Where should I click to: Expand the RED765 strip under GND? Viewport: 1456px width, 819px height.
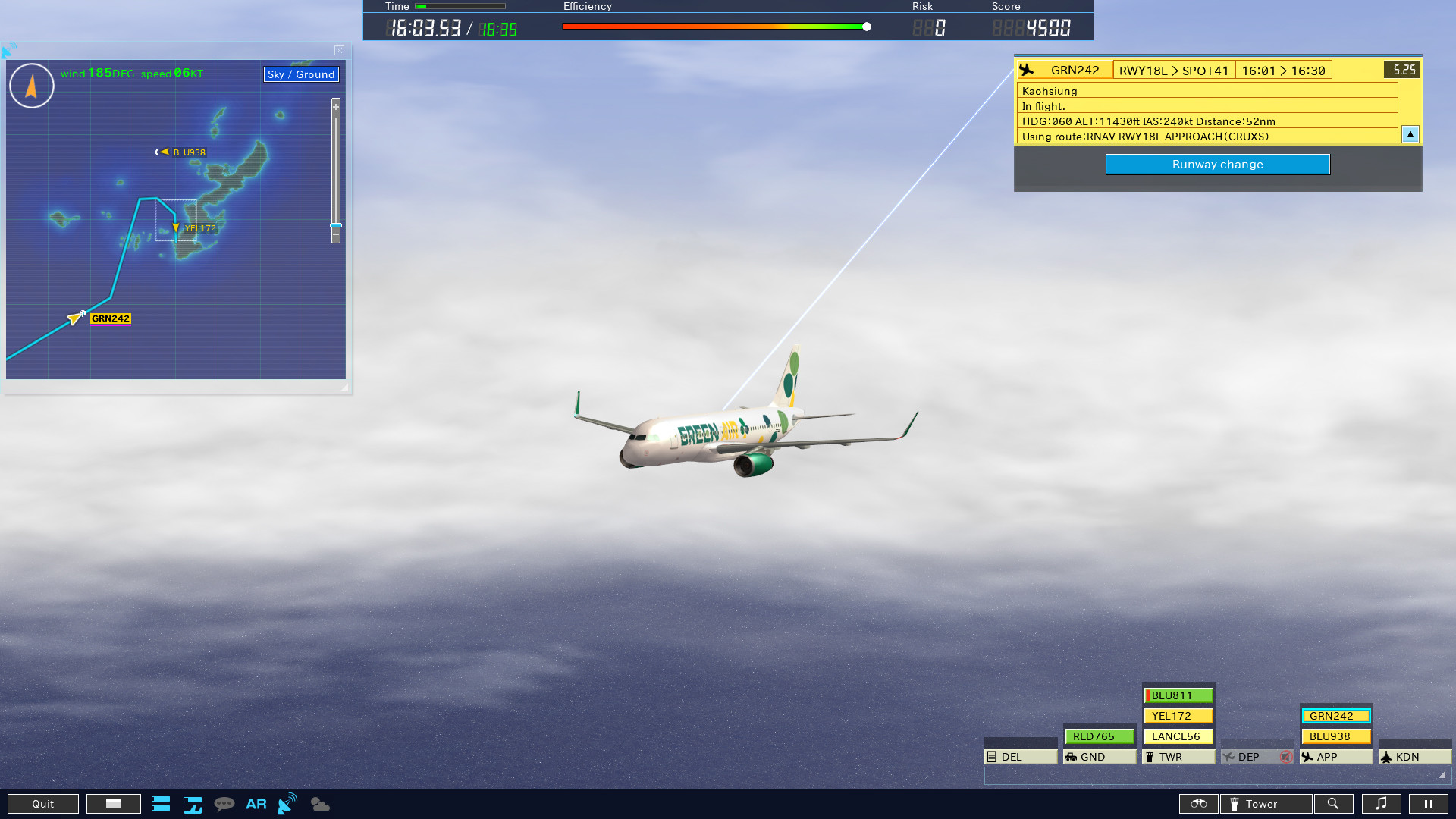tap(1099, 736)
